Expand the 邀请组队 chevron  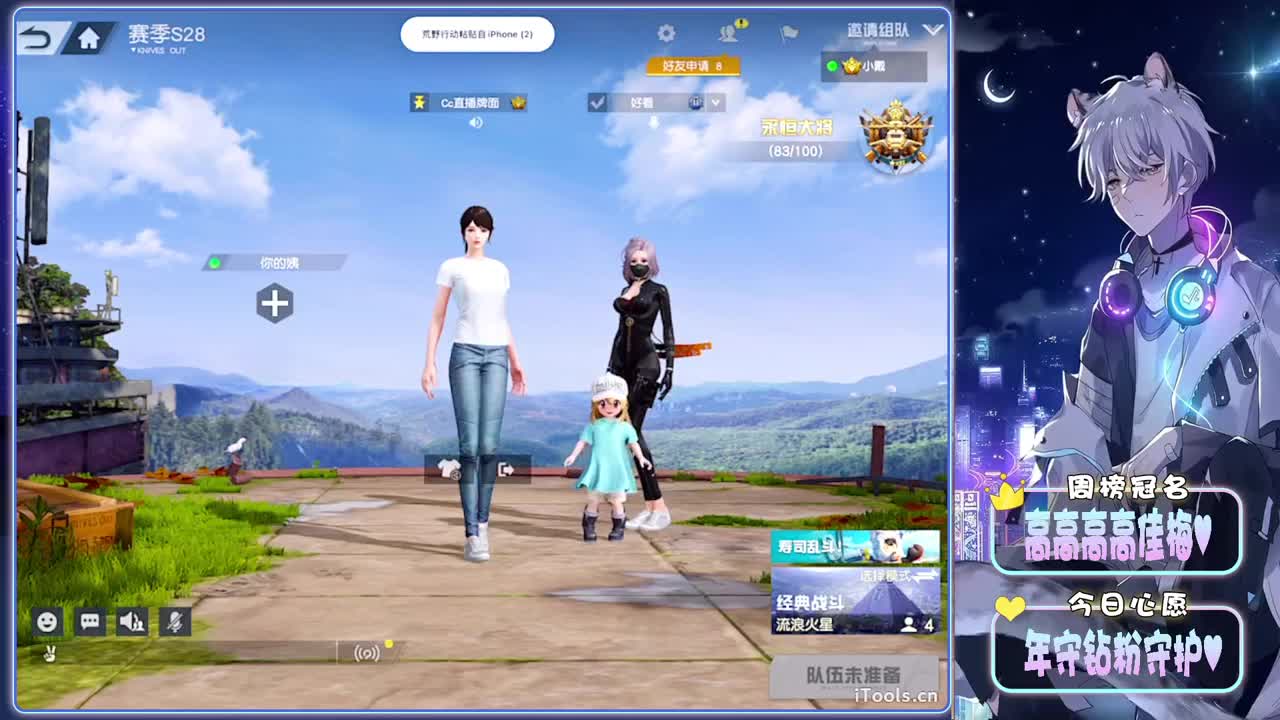(x=933, y=30)
